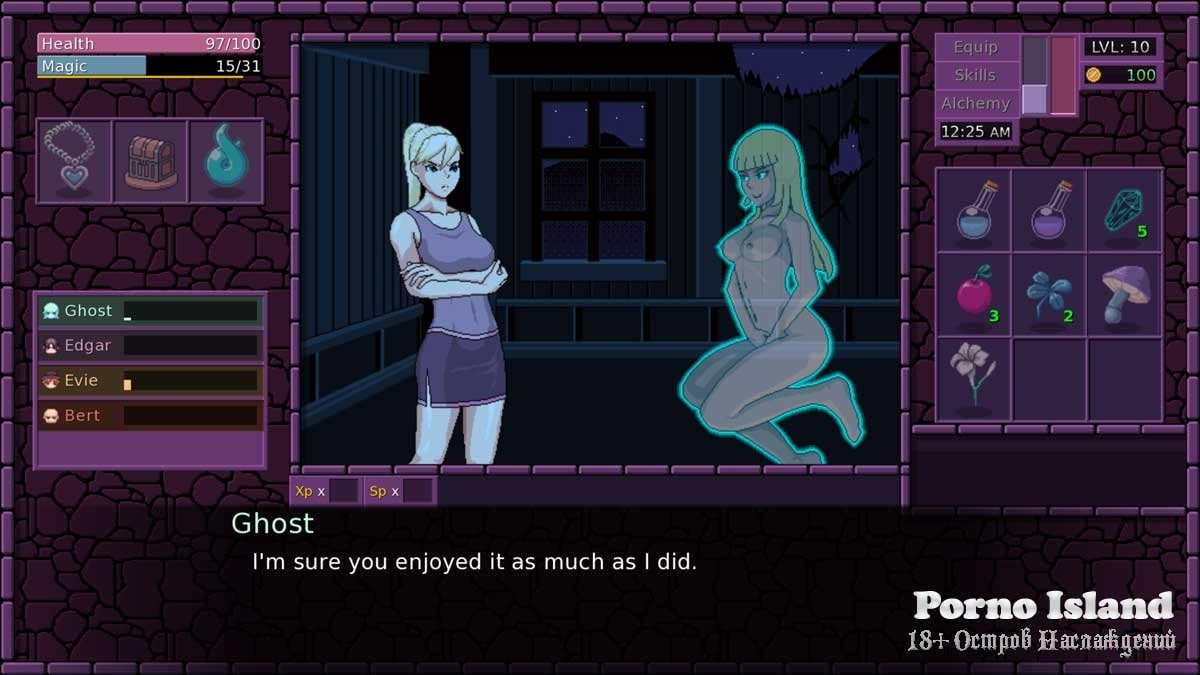Activate the blue flame spirit icon
This screenshot has height=675, width=1200.
coord(226,161)
